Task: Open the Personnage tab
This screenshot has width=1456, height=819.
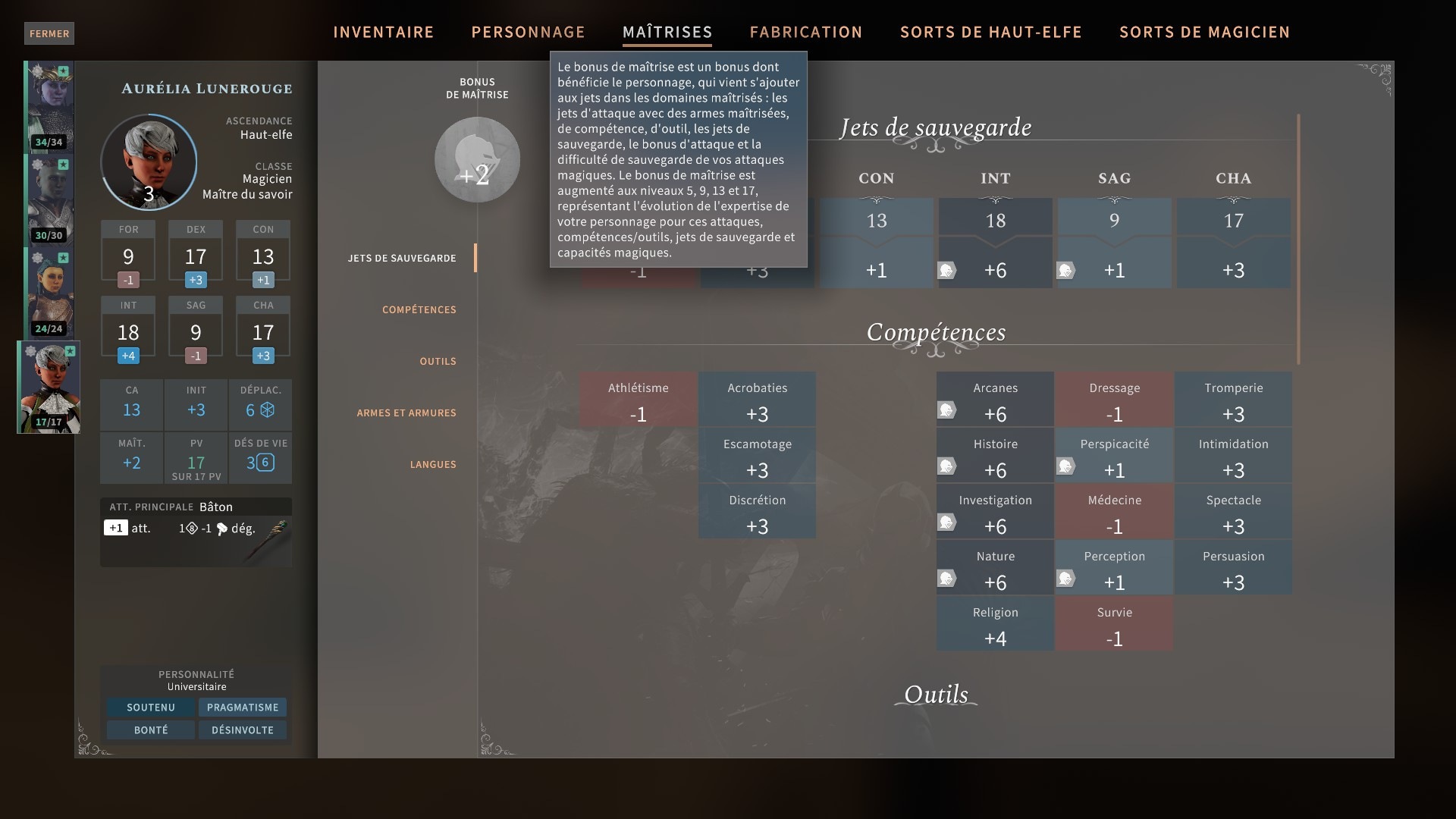Action: [x=528, y=32]
